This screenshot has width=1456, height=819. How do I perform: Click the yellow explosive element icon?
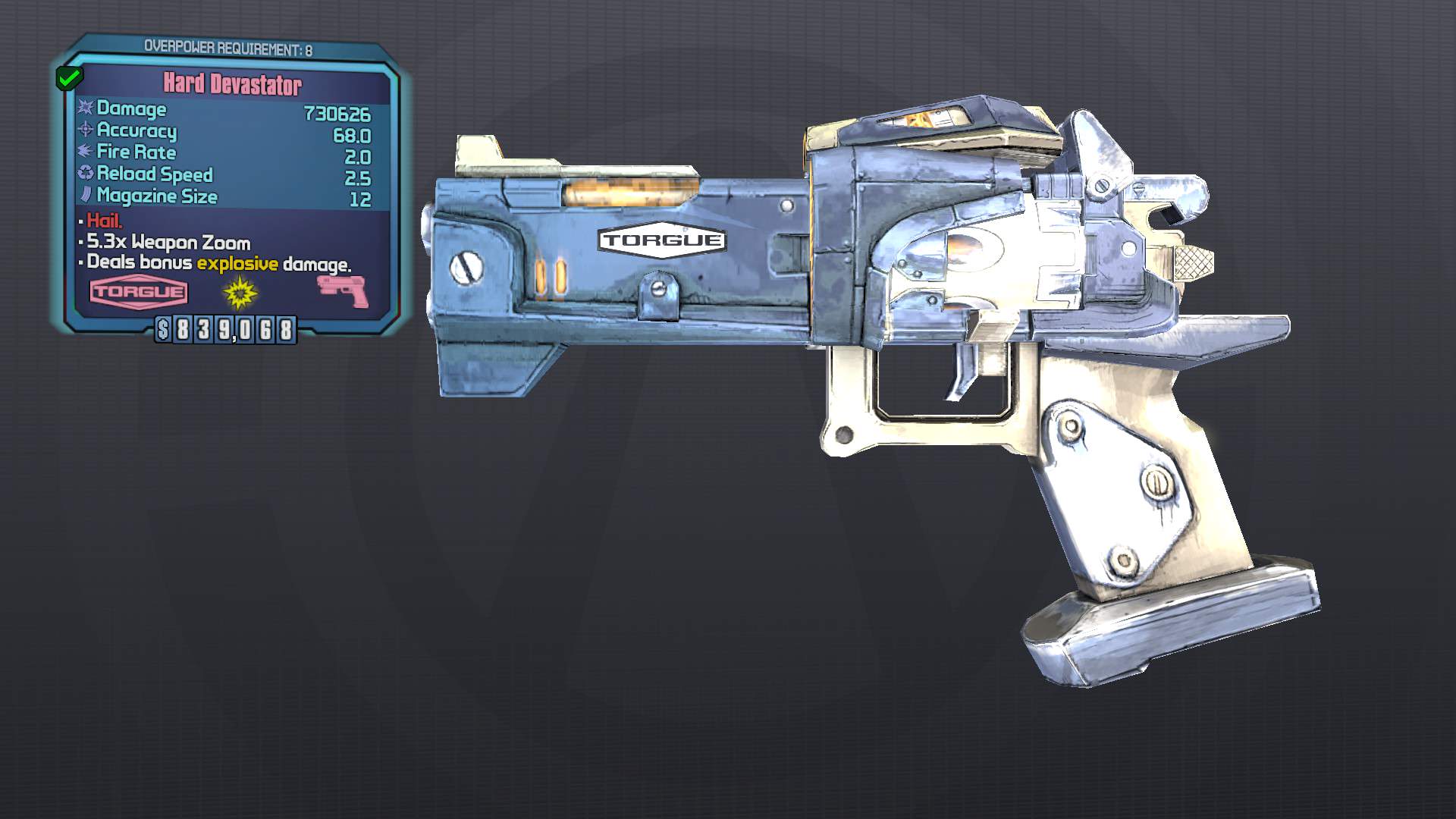click(x=240, y=293)
